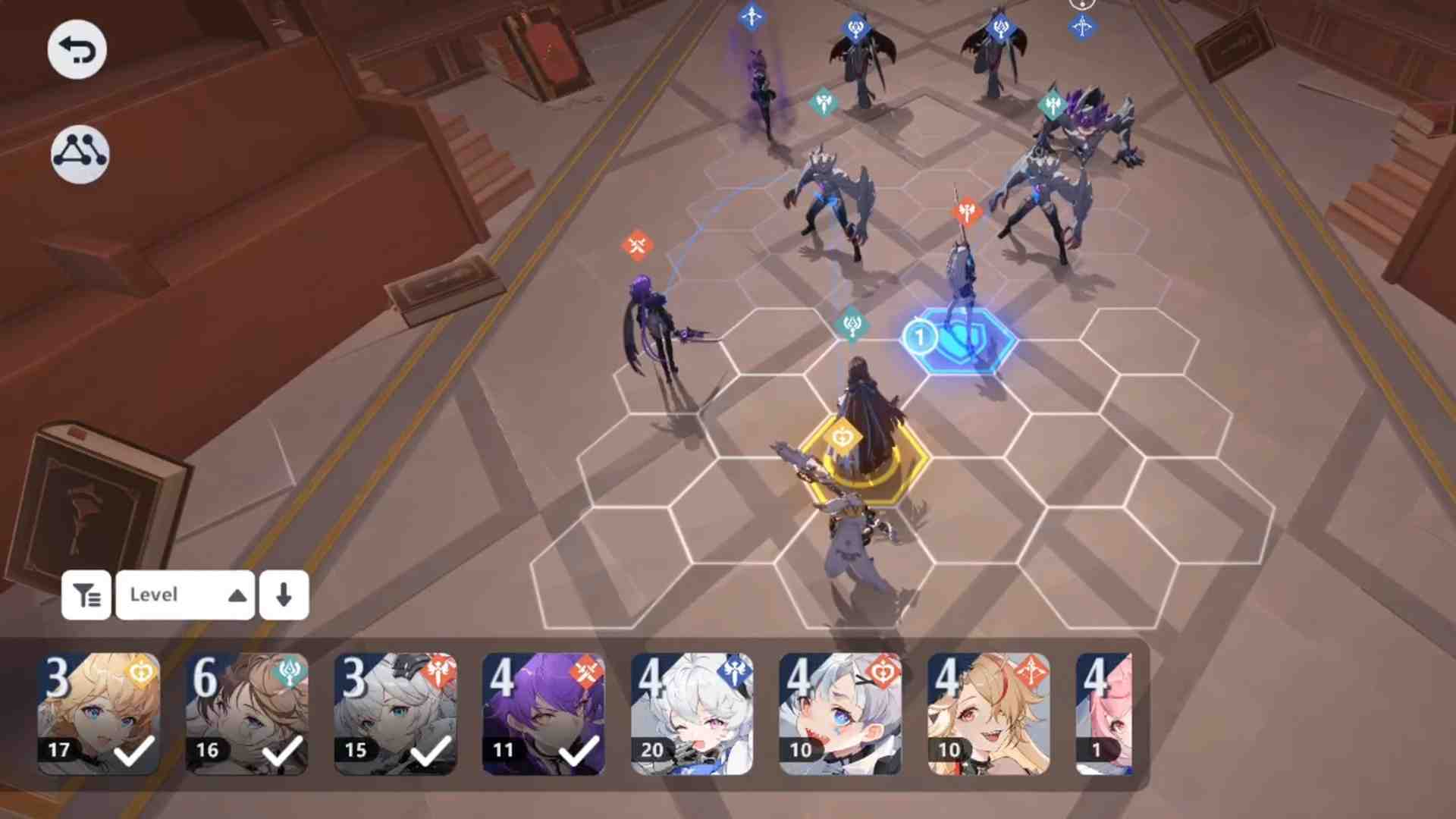Select the brown-haired hero card level 16

(247, 714)
